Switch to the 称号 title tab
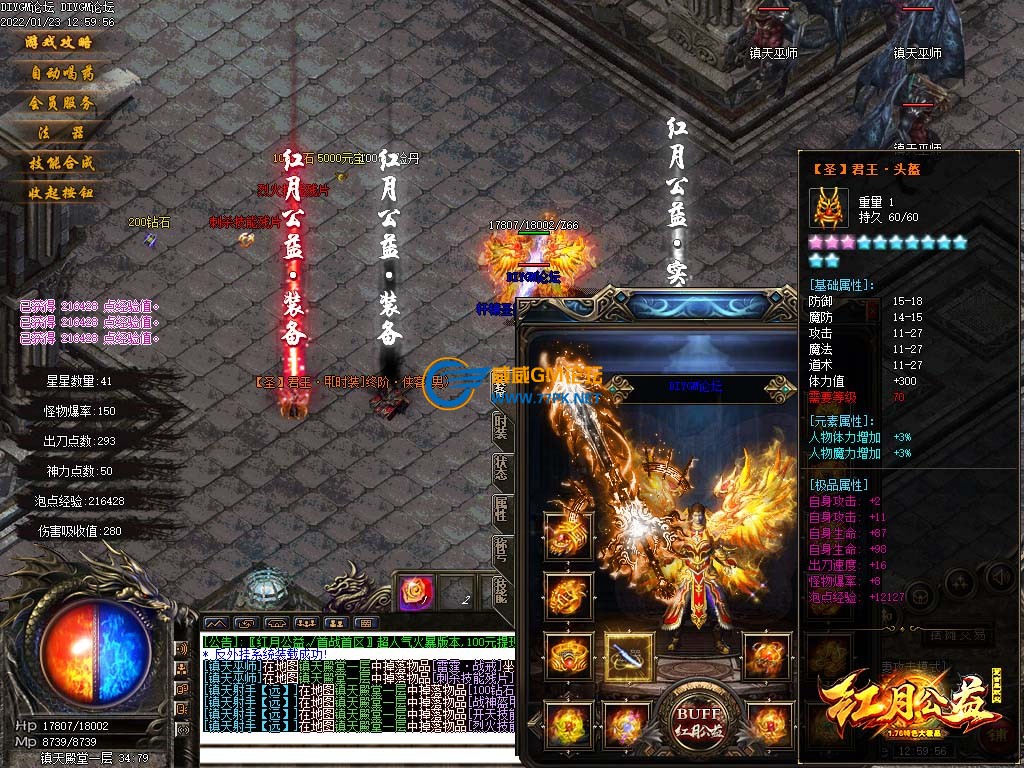 (501, 550)
